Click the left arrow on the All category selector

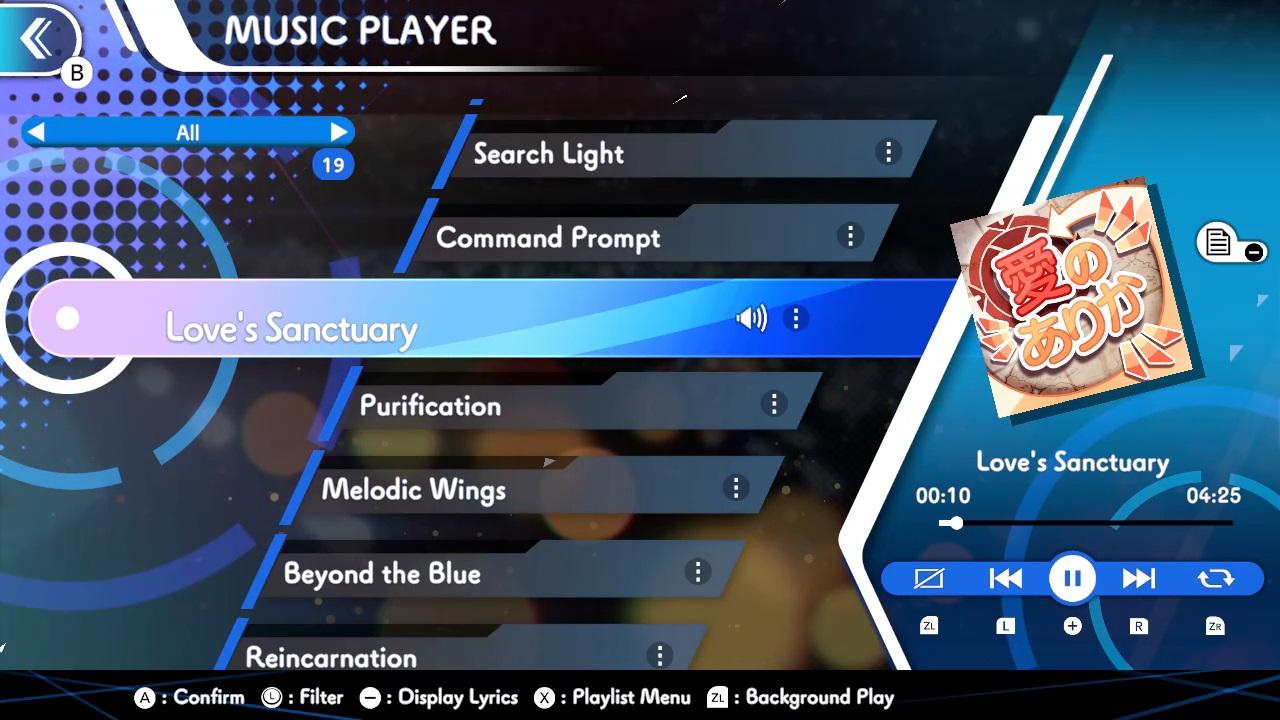[37, 132]
